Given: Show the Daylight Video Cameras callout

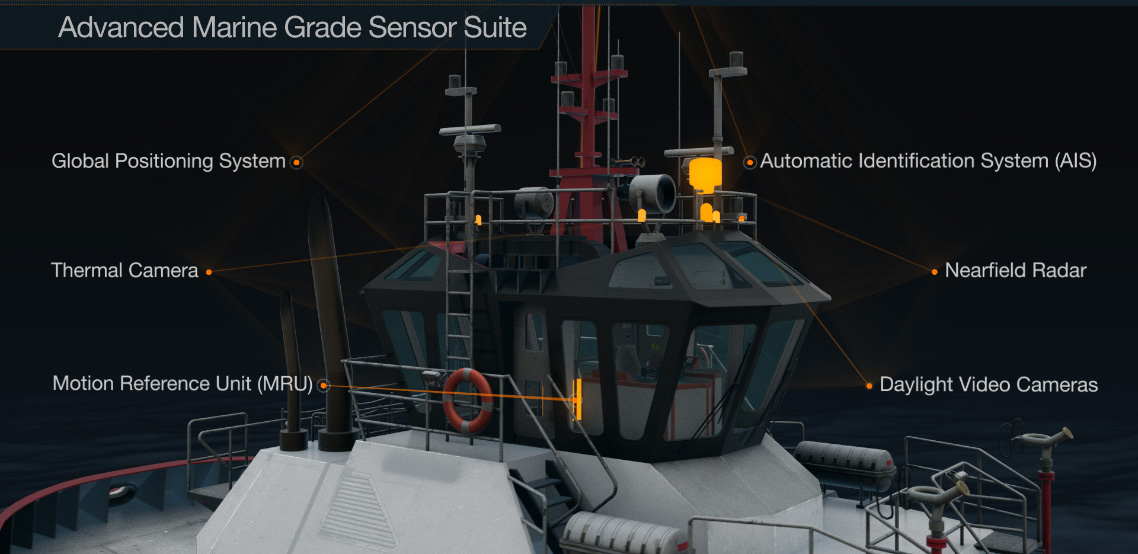Looking at the screenshot, I should [988, 385].
